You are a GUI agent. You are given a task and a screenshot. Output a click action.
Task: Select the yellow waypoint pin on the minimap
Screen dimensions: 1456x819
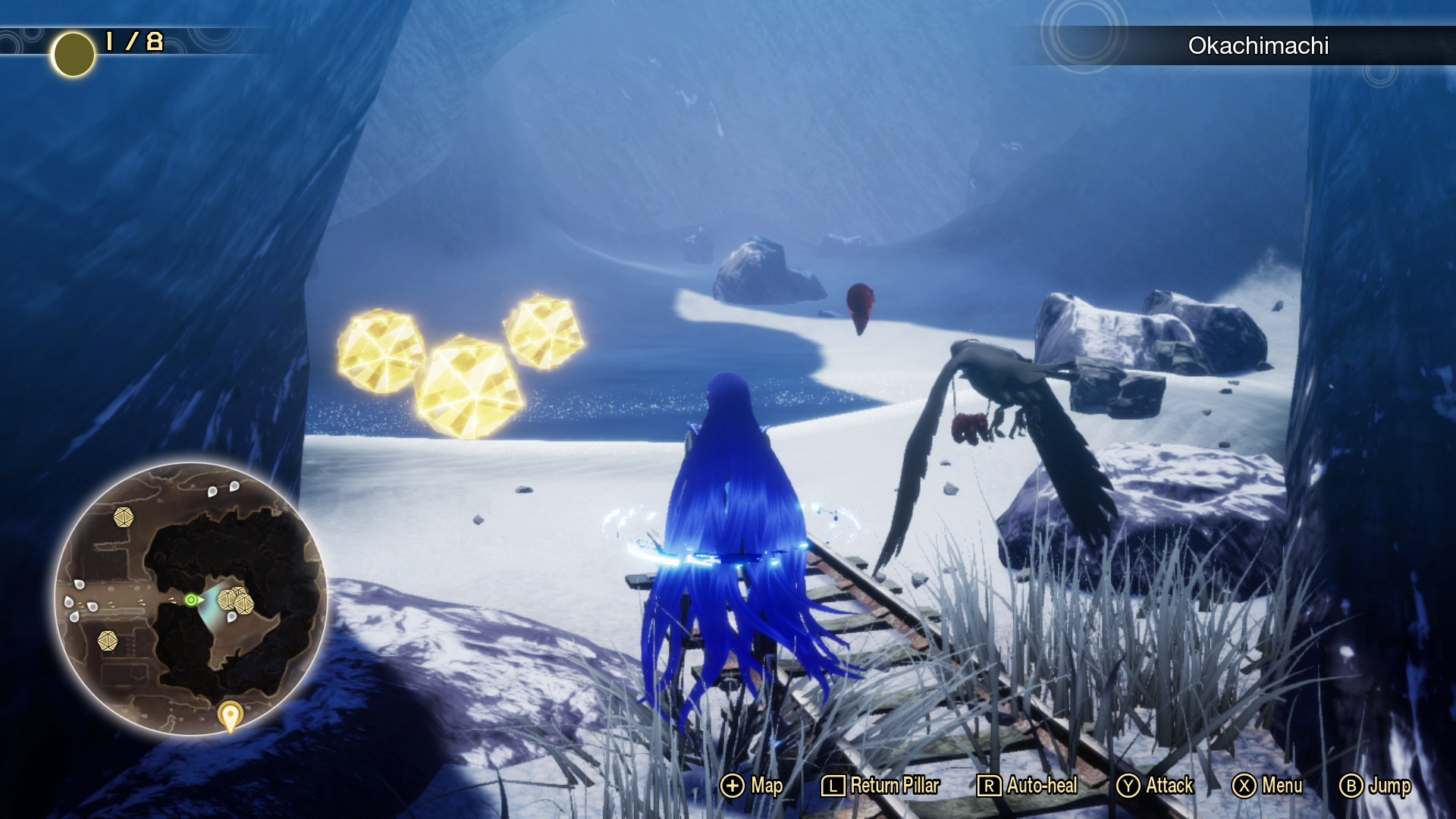pyautogui.click(x=230, y=715)
